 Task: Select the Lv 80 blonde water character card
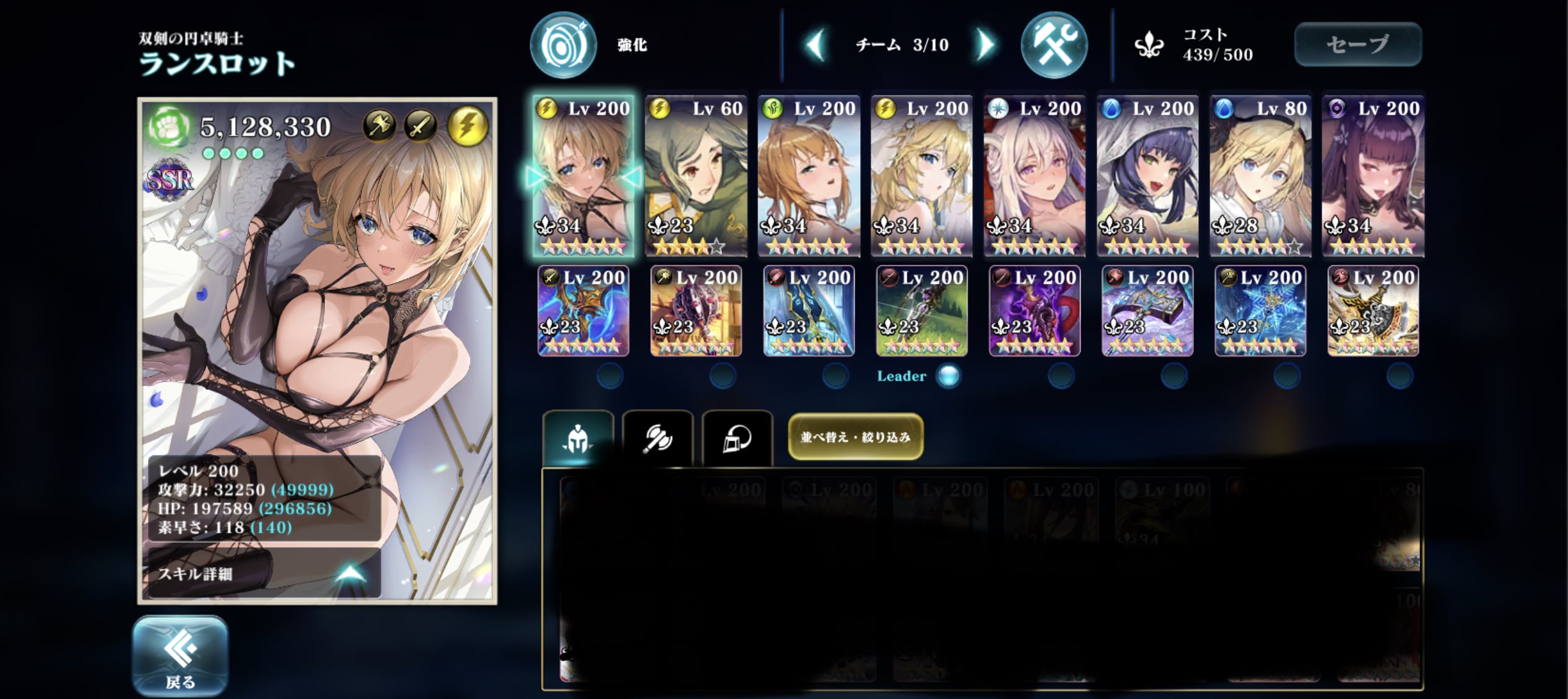coord(1260,175)
